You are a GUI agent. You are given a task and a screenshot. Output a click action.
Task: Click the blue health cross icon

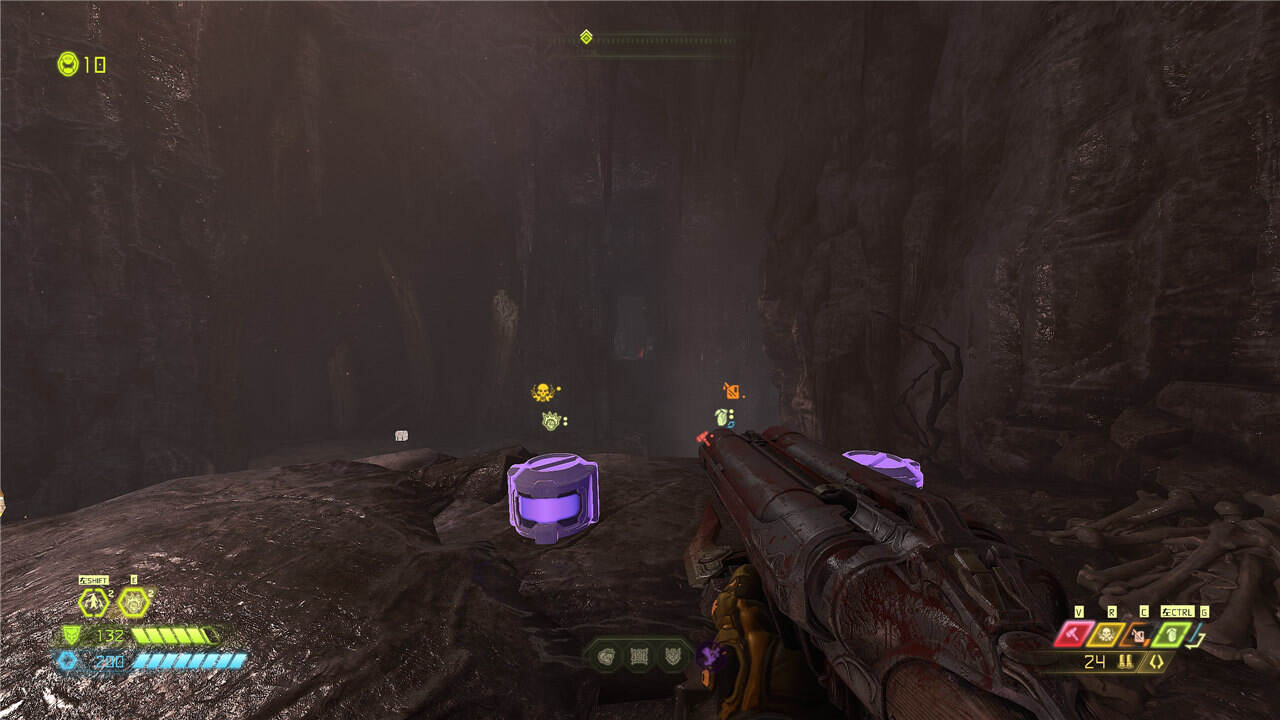[x=68, y=660]
